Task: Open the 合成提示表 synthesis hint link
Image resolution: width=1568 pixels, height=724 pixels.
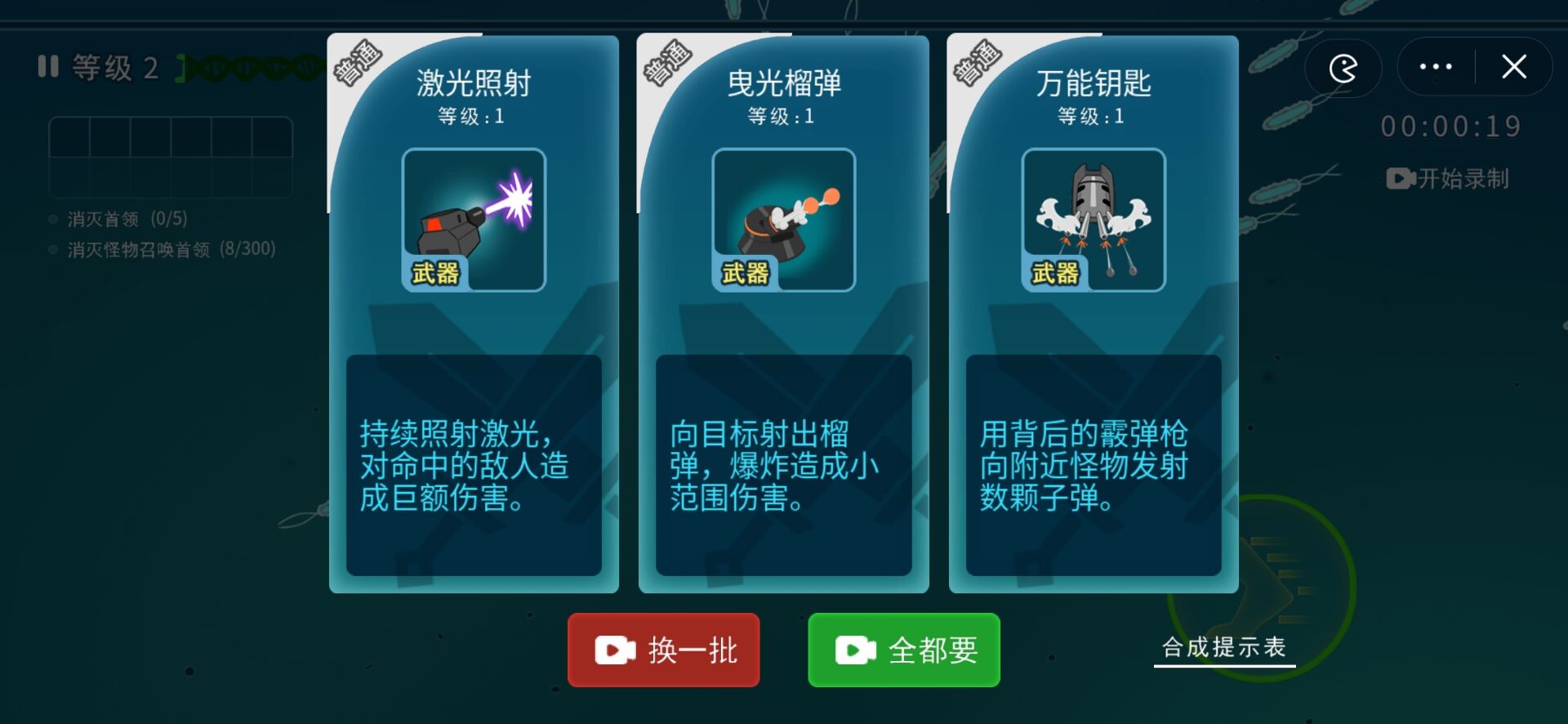Action: pyautogui.click(x=1223, y=648)
